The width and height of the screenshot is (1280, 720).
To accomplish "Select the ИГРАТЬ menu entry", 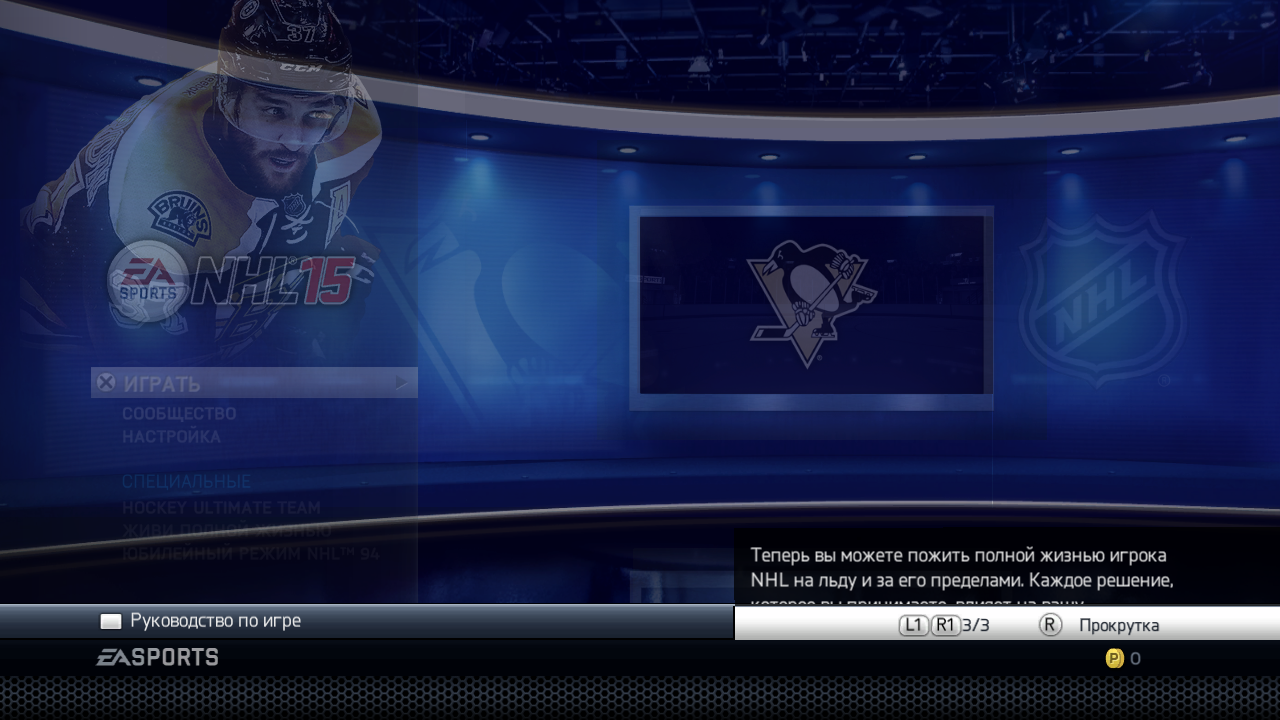I will pos(253,383).
